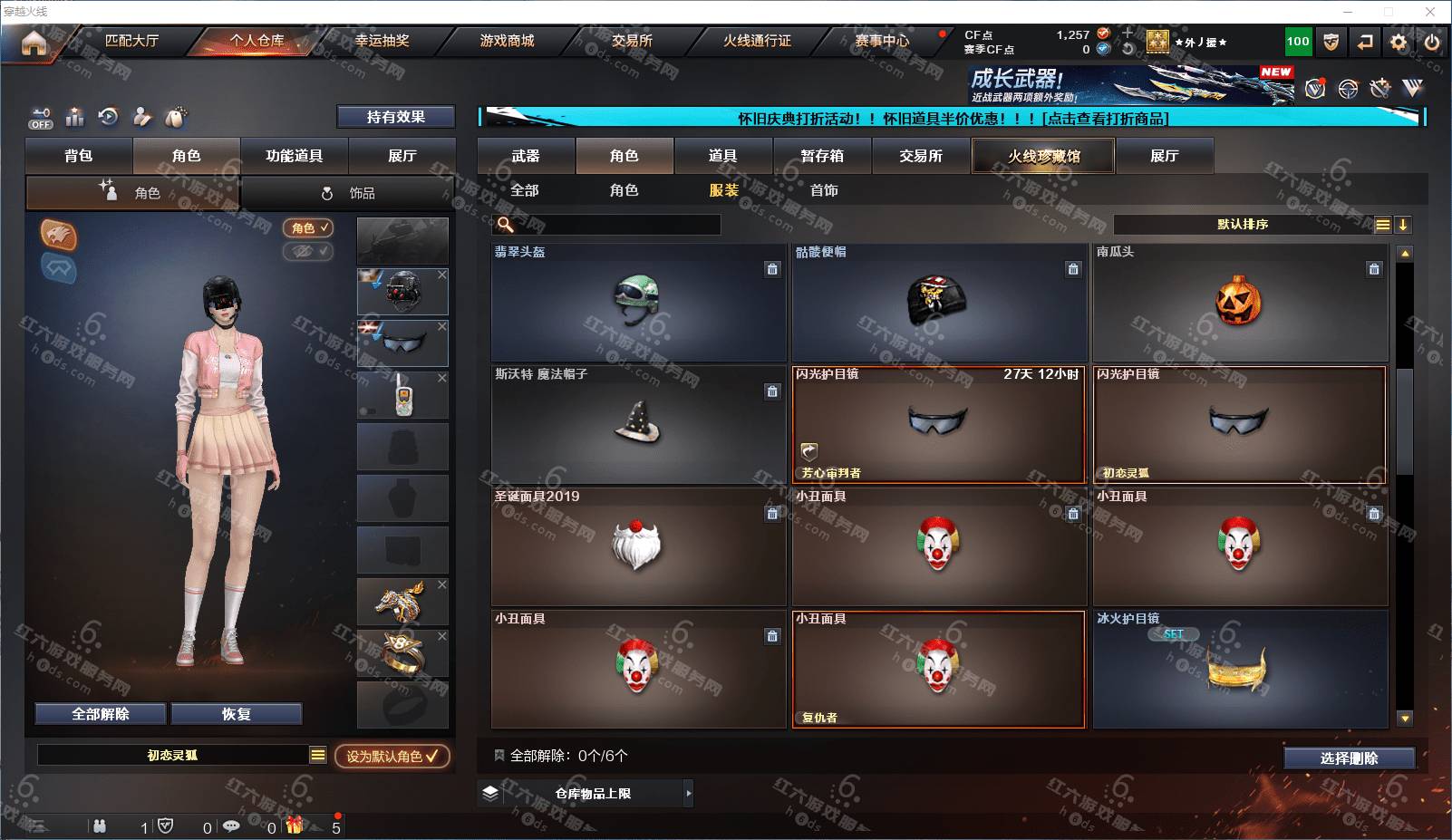Select the 翡翠头盔 helmet item
1452x840 pixels.
(x=638, y=303)
